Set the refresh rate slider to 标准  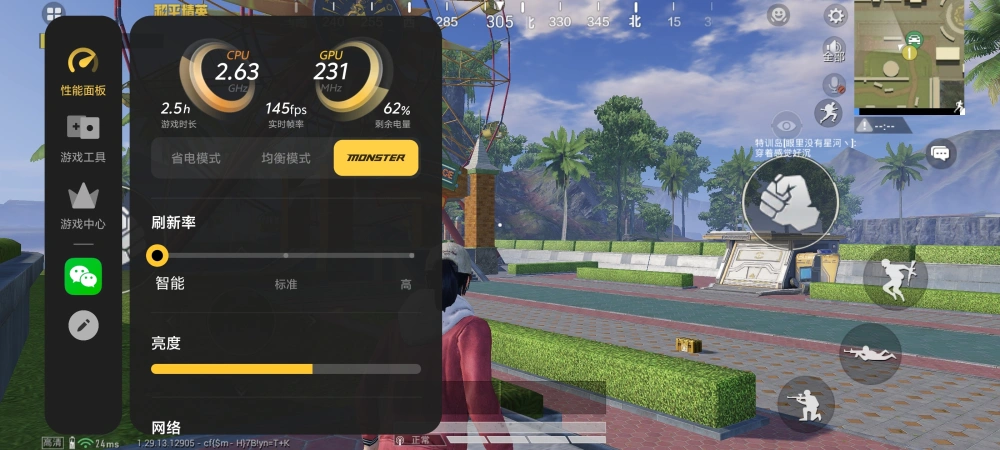(286, 256)
